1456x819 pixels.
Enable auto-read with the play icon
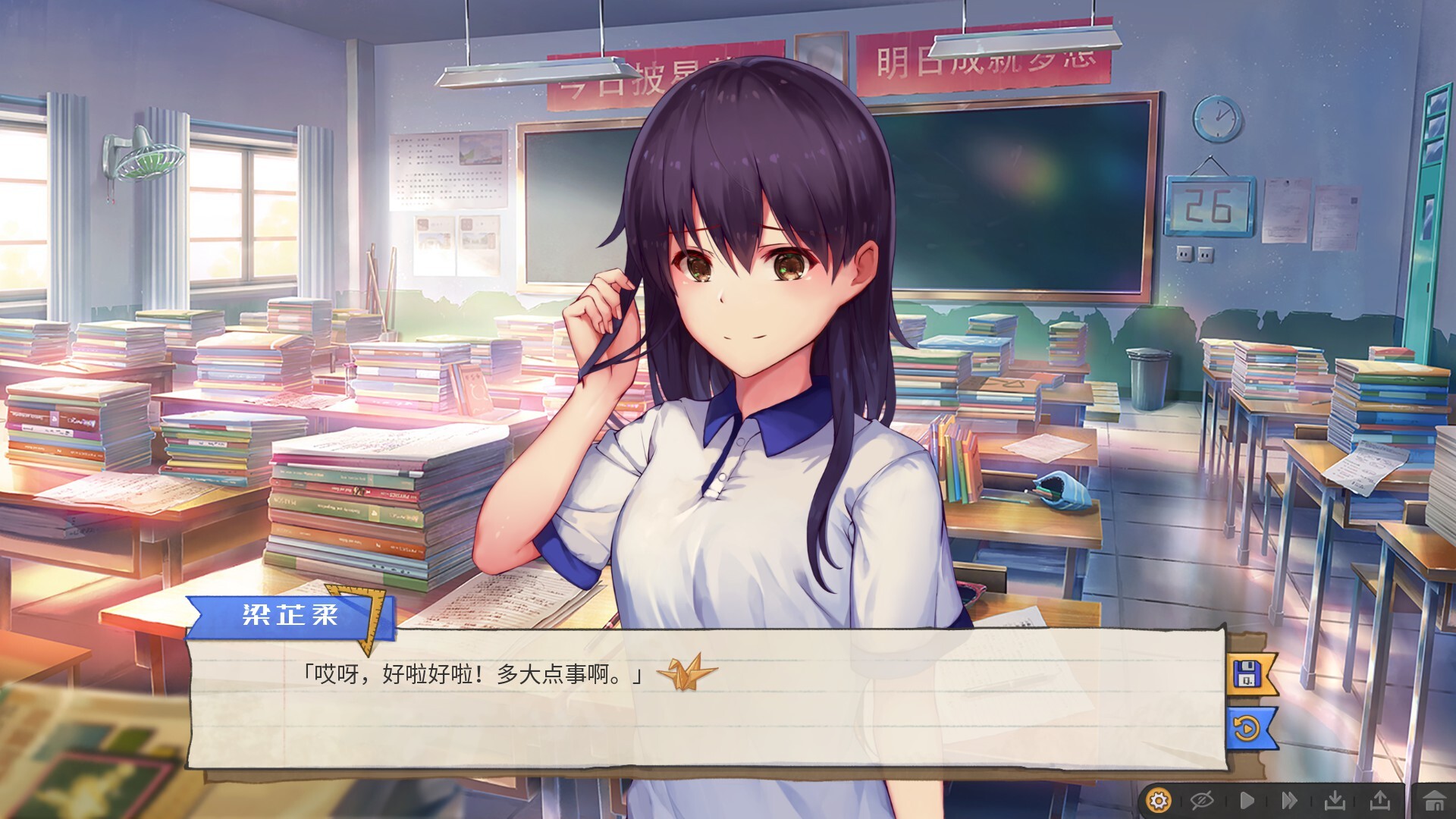pyautogui.click(x=1247, y=799)
